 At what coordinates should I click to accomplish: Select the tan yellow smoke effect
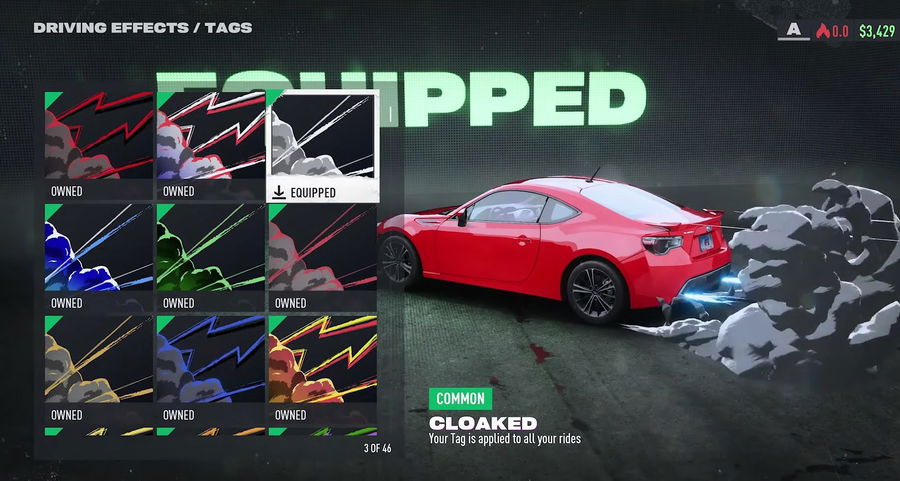pyautogui.click(x=98, y=368)
